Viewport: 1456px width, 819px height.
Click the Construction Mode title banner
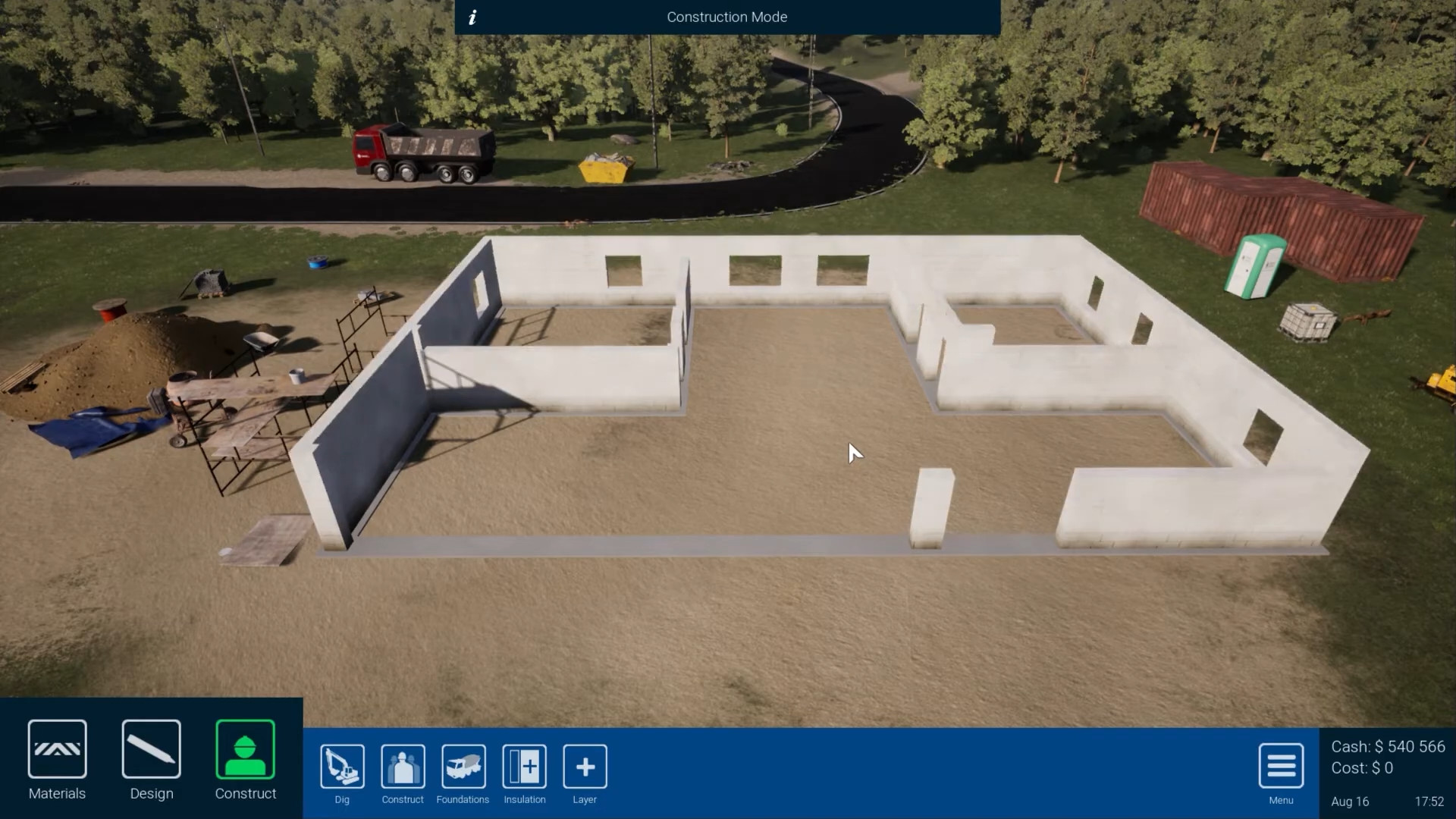pos(726,17)
